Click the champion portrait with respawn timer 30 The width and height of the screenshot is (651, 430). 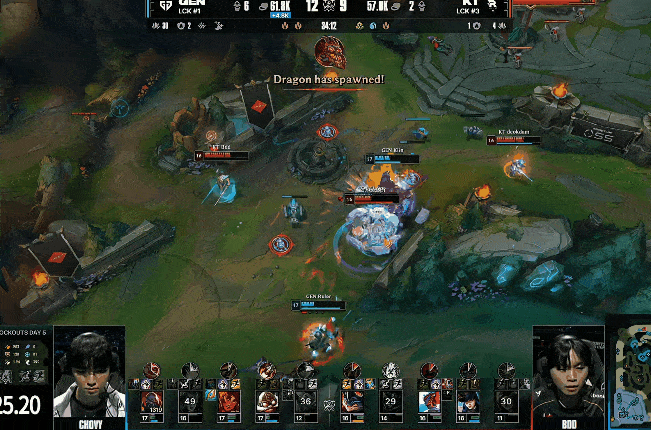[506, 401]
